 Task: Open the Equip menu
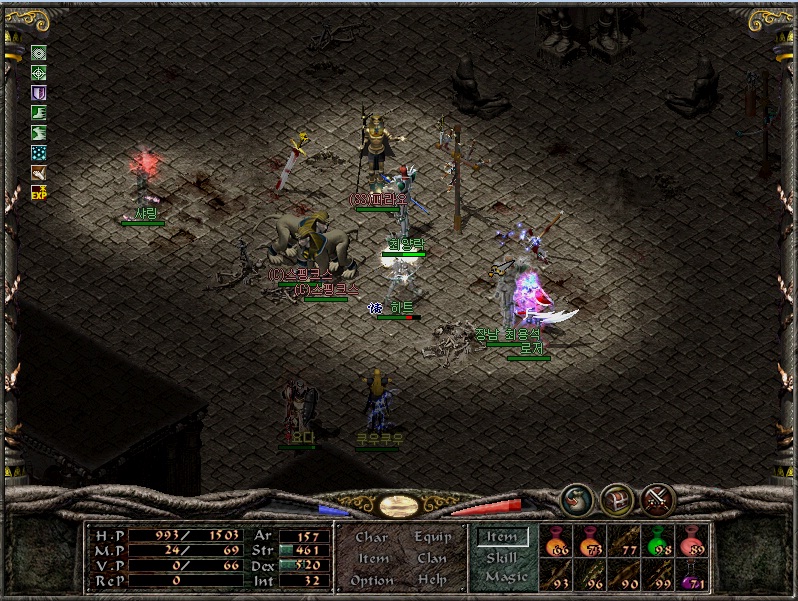pyautogui.click(x=431, y=537)
